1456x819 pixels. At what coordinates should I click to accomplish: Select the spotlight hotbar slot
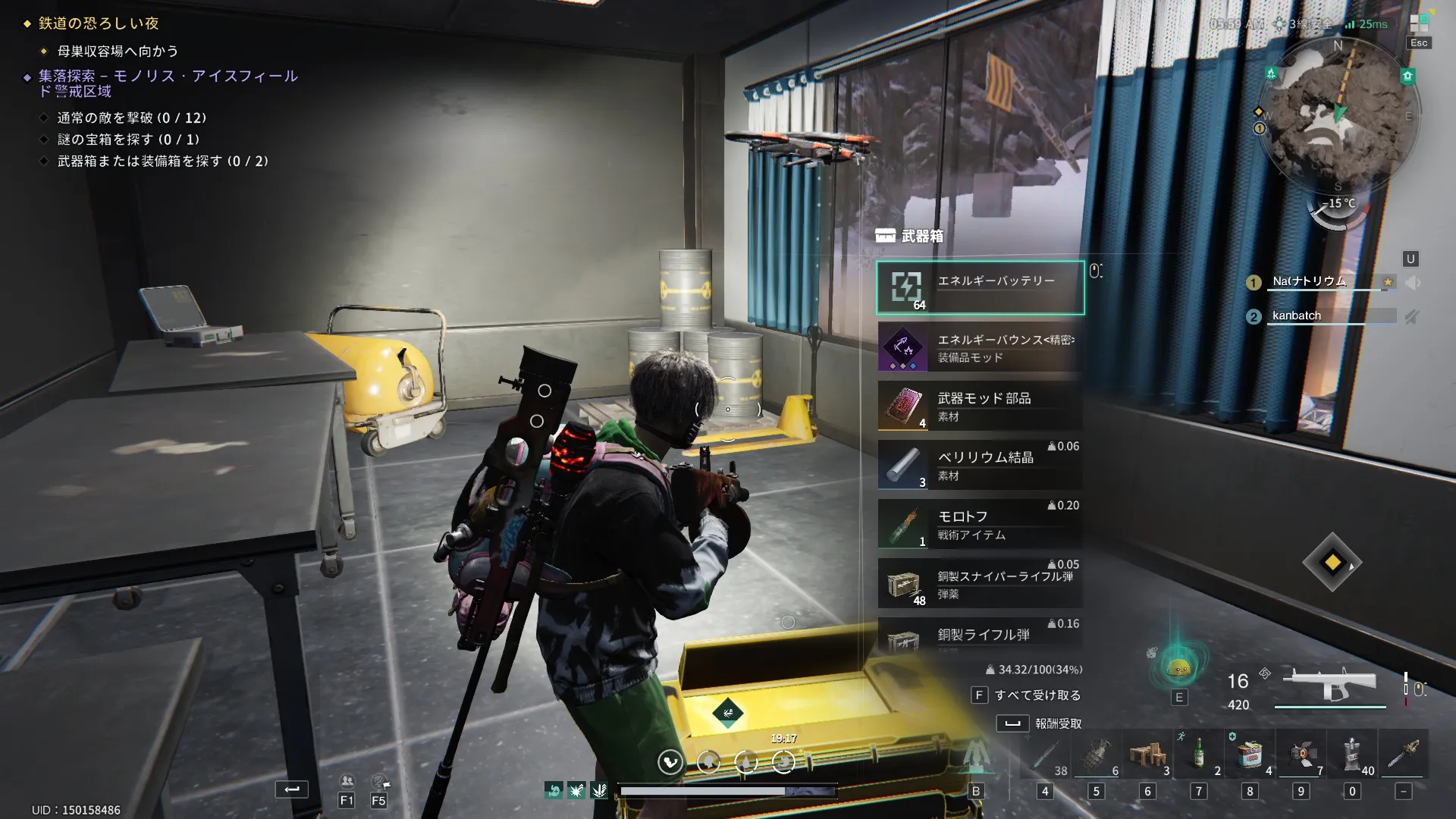point(1301,755)
